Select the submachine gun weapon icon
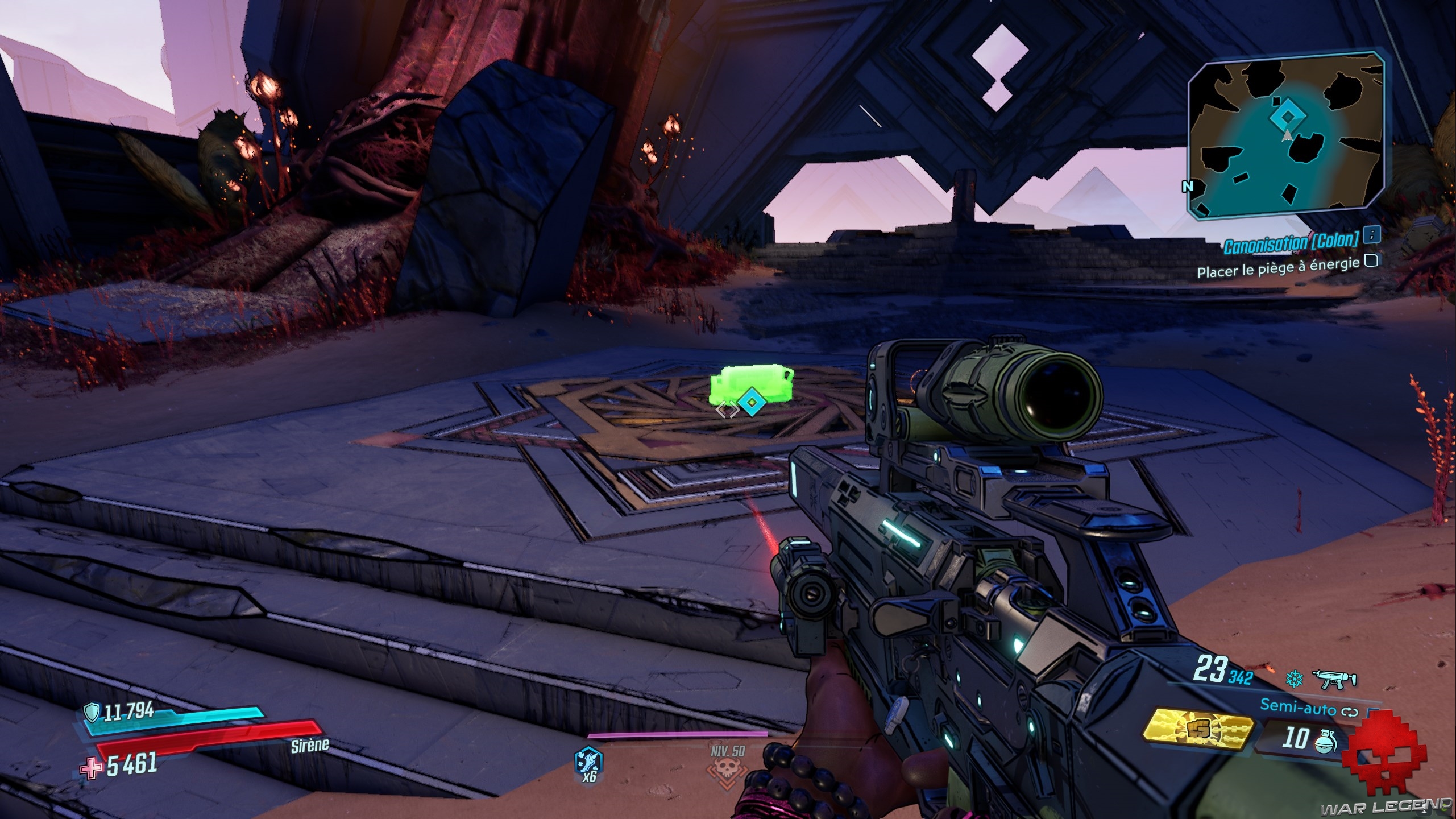 (1334, 679)
